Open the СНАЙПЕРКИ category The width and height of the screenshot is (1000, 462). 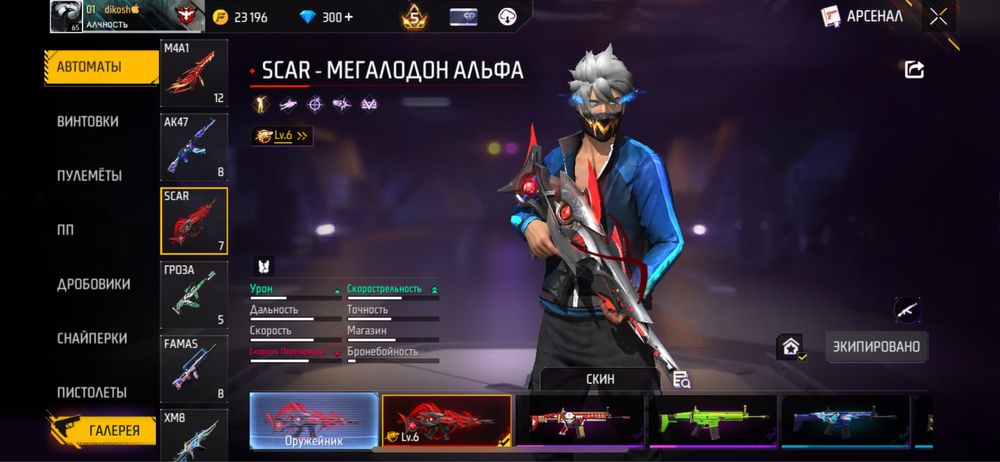(x=92, y=338)
